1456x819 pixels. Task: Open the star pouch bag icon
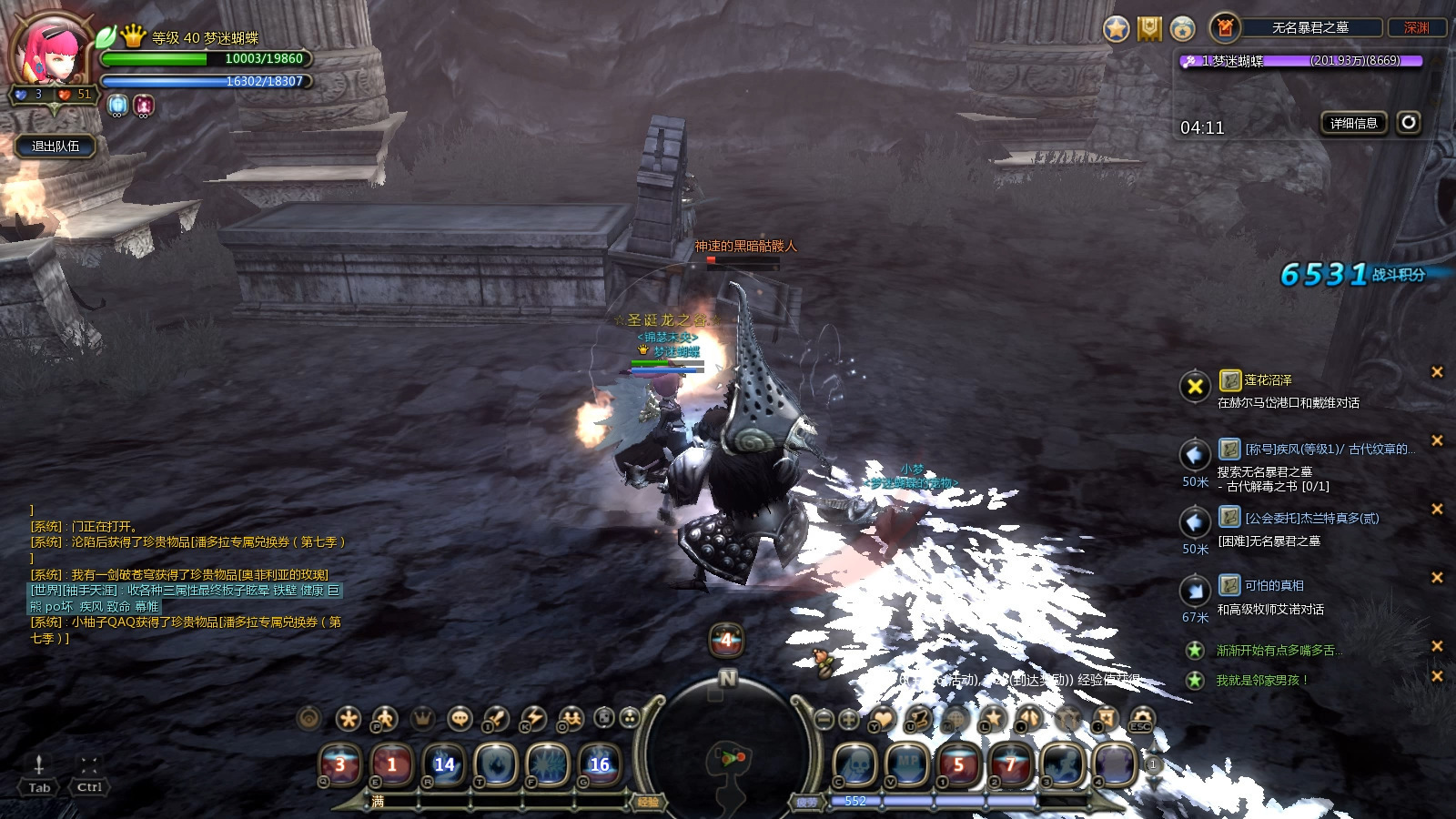coord(1182,29)
